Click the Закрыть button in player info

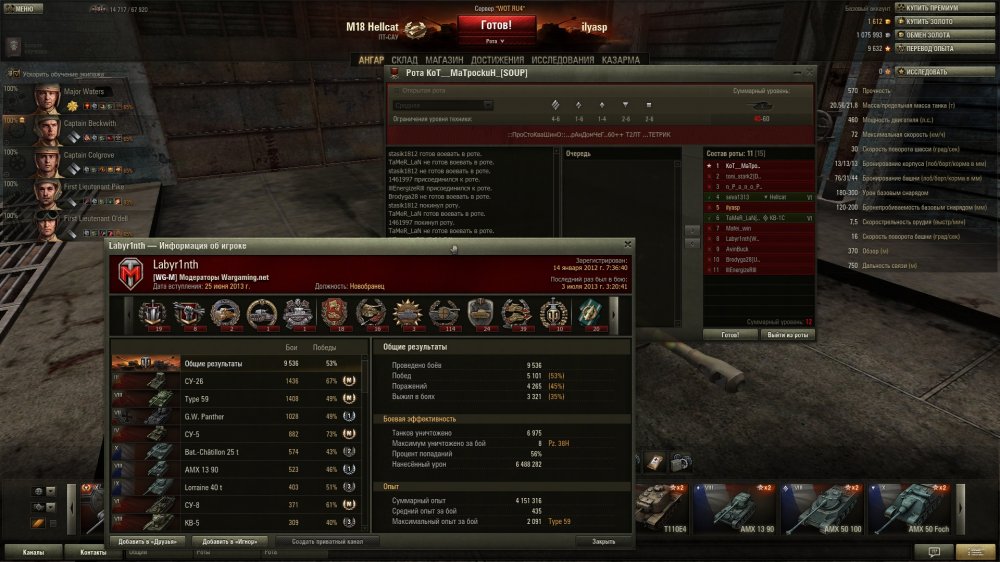(603, 541)
